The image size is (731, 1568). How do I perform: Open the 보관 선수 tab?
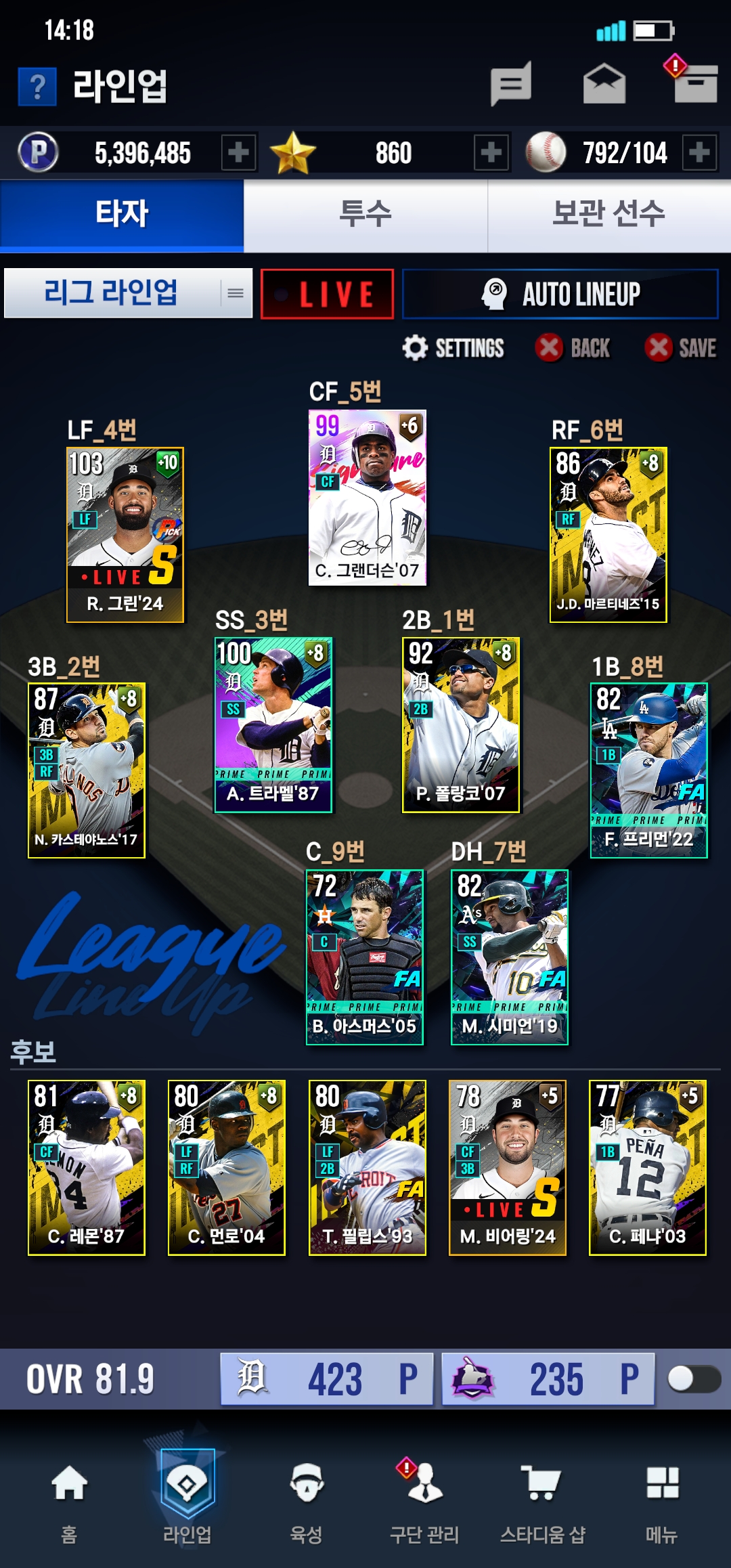(608, 215)
